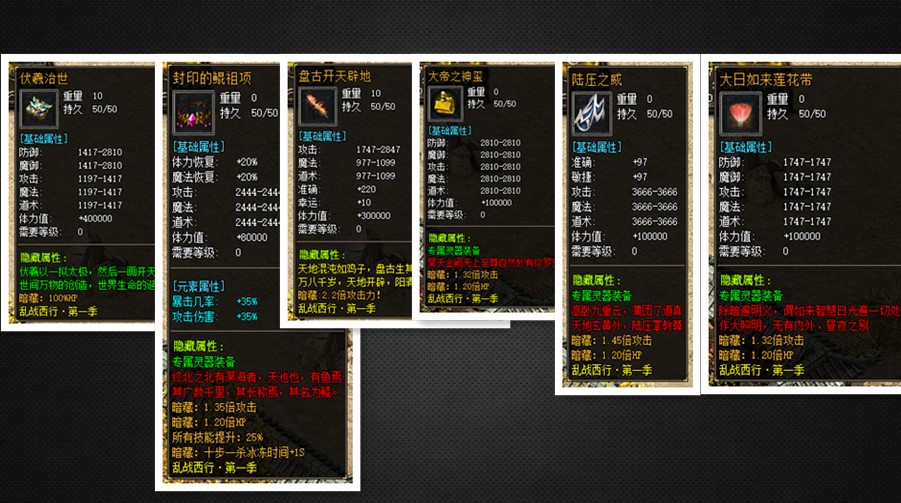901x503 pixels.
Task: Click the red lotus 大日如来莲花带 icon
Action: 741,112
